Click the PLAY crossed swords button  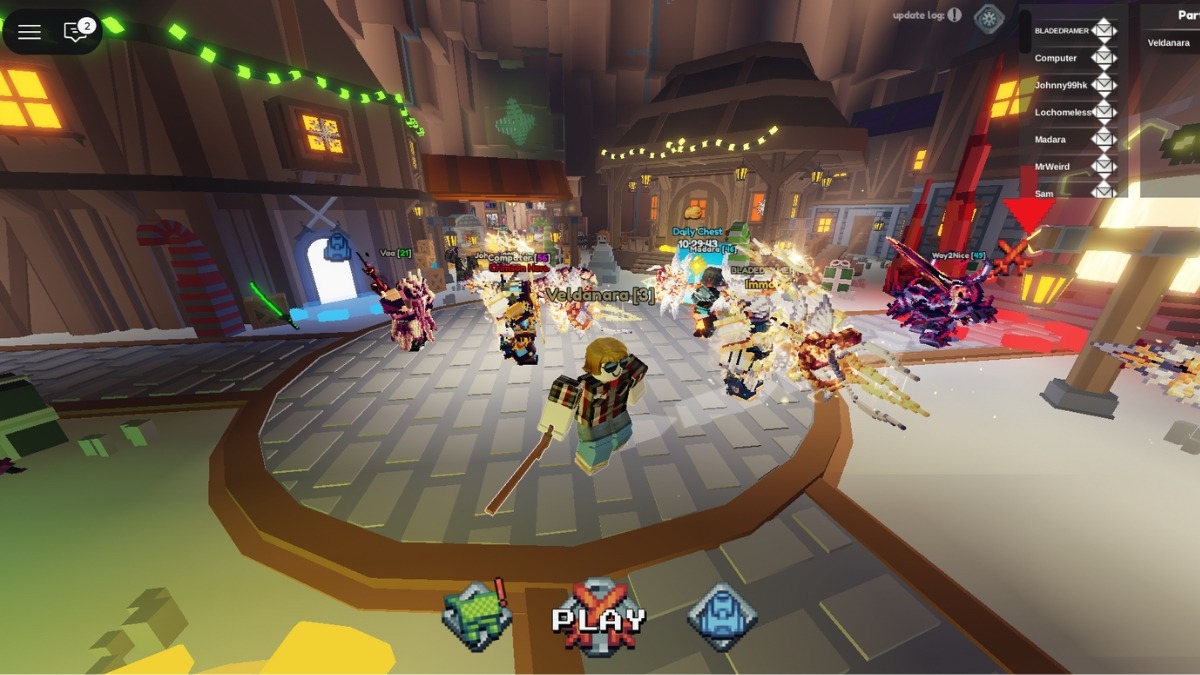tap(598, 619)
